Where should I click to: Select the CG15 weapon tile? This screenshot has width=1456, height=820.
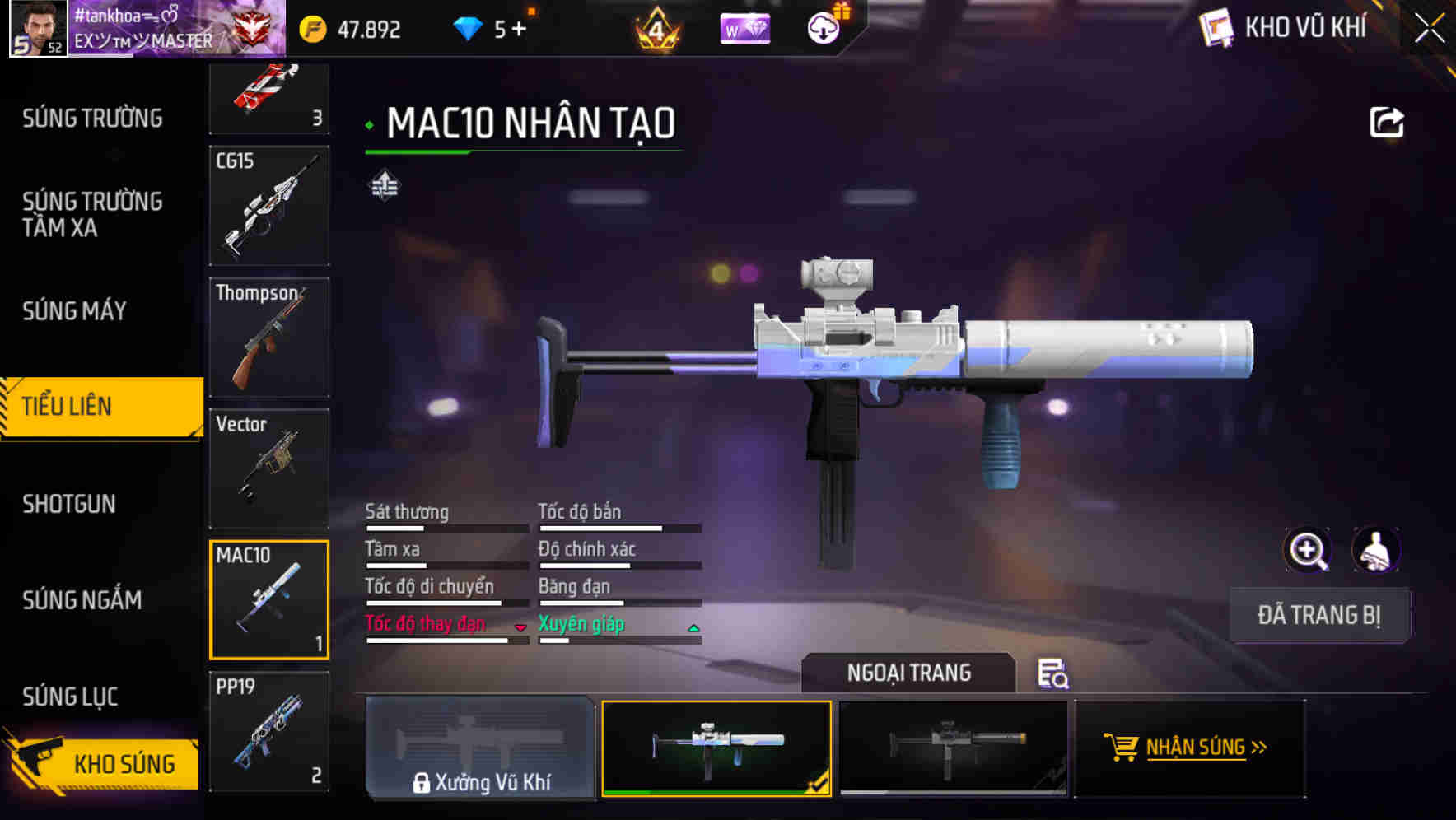point(269,206)
